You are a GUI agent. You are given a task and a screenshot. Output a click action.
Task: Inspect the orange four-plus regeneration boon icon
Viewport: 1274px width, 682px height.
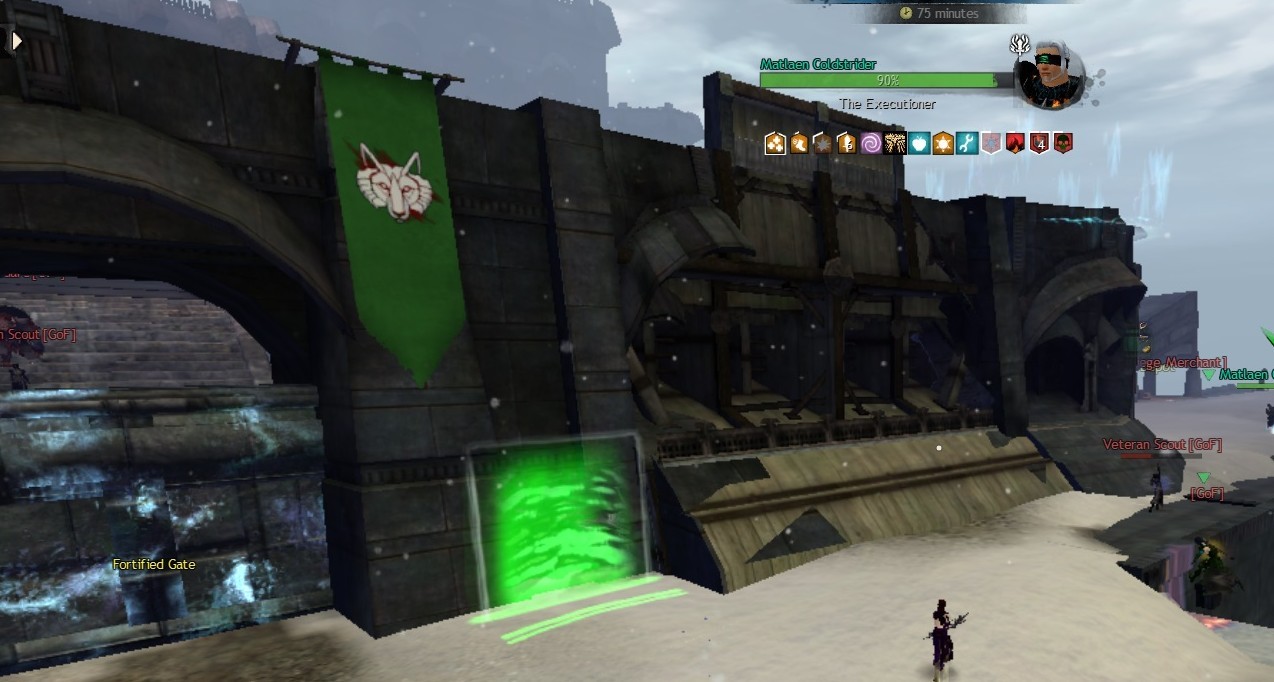pyautogui.click(x=775, y=144)
